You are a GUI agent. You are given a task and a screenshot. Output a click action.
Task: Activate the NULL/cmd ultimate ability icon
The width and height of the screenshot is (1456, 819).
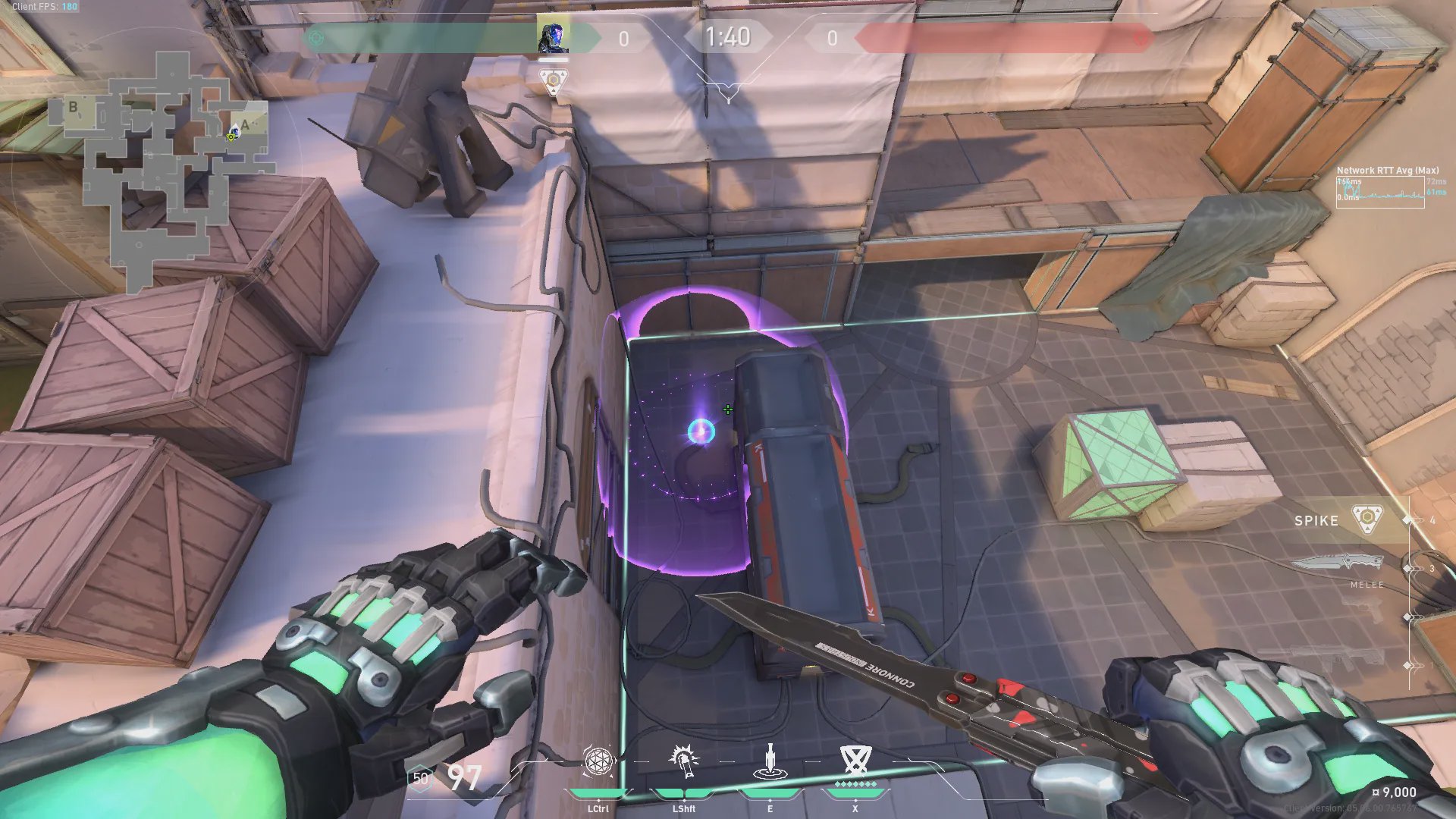[x=855, y=759]
